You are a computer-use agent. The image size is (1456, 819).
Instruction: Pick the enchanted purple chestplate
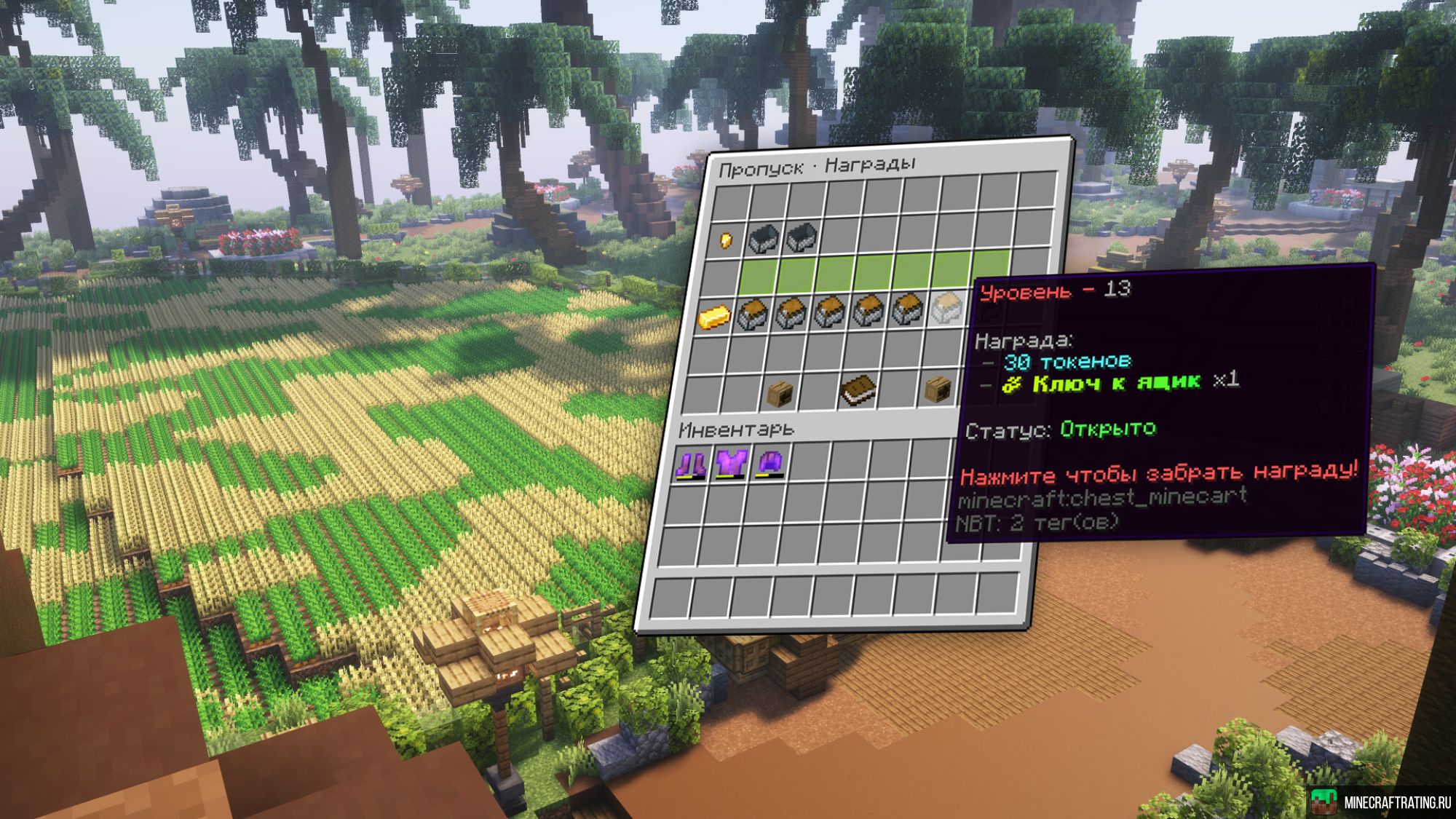click(730, 464)
